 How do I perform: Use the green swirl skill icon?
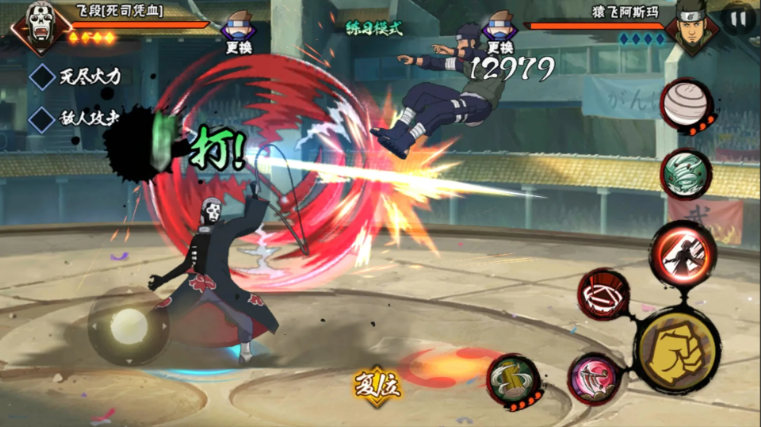point(687,174)
